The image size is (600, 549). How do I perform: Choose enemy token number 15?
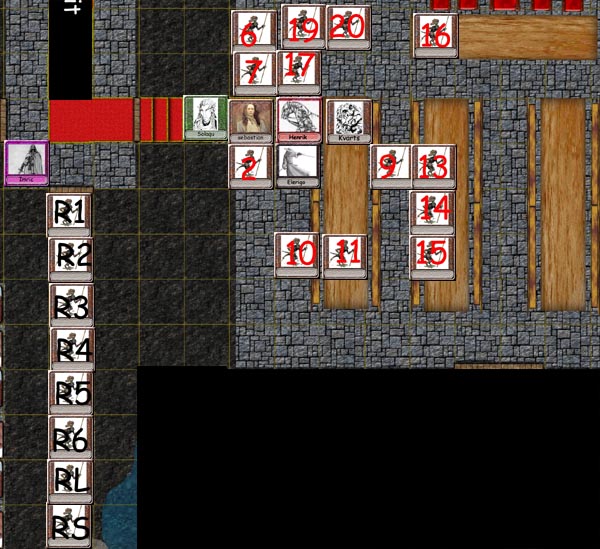[x=433, y=257]
